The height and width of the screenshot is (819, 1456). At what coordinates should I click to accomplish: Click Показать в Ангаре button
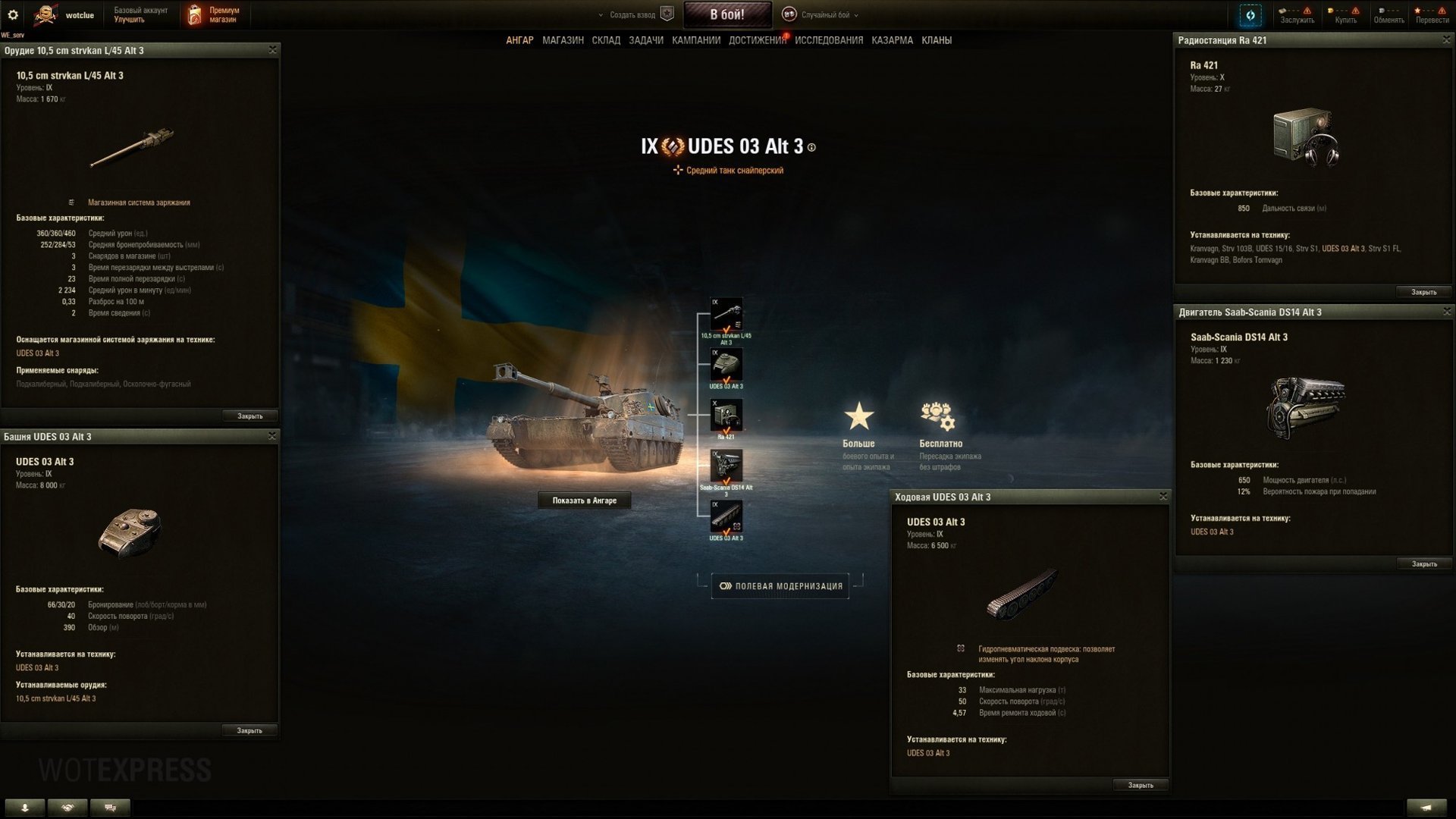click(x=585, y=500)
